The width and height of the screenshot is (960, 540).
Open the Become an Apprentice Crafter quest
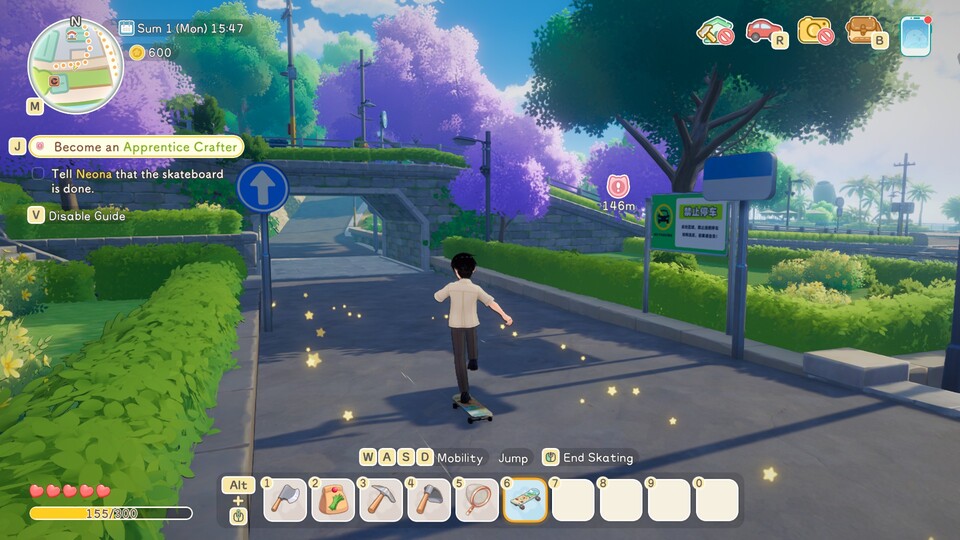pos(145,146)
